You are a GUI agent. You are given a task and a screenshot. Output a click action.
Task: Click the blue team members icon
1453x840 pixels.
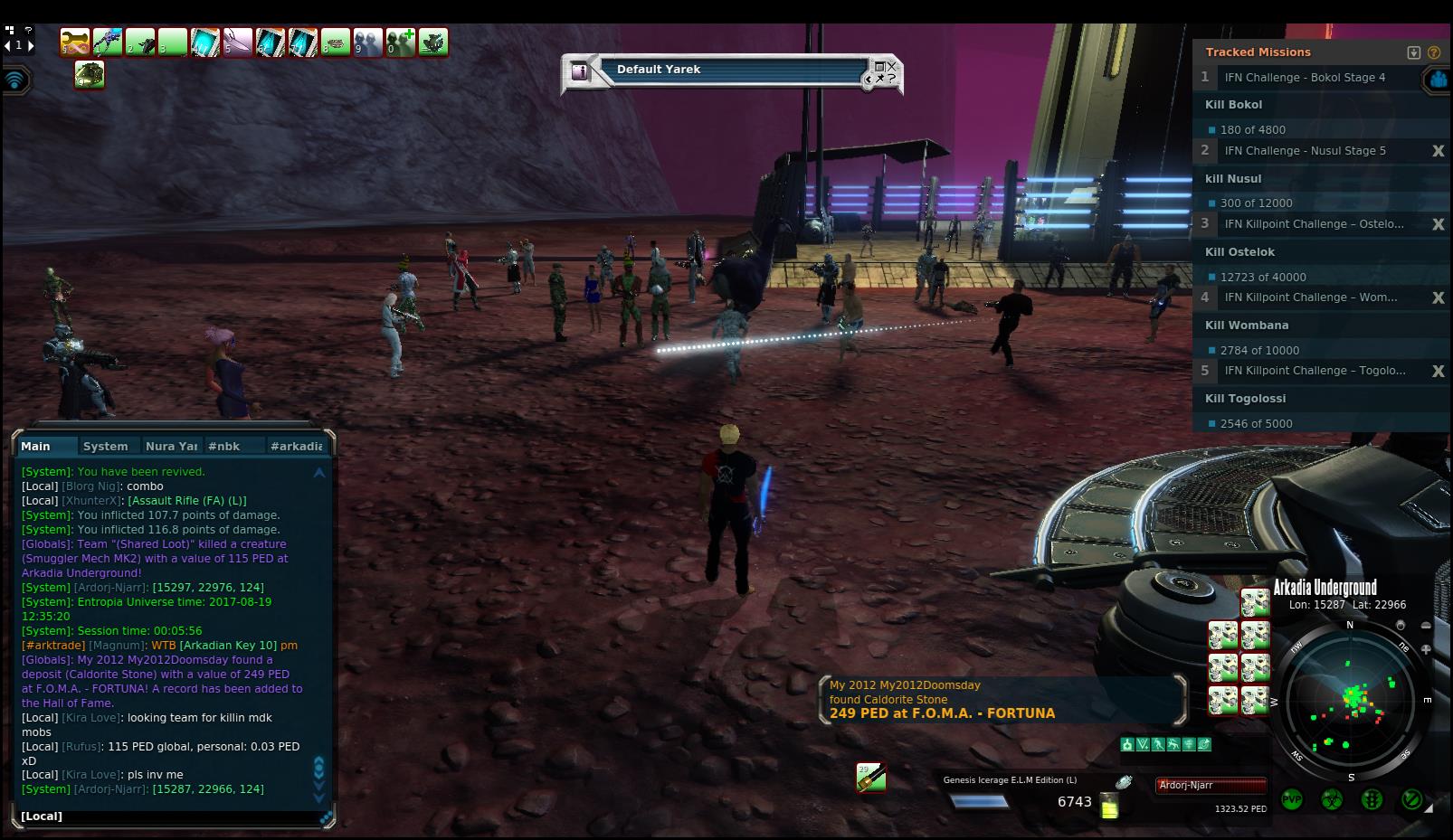pos(1438,80)
